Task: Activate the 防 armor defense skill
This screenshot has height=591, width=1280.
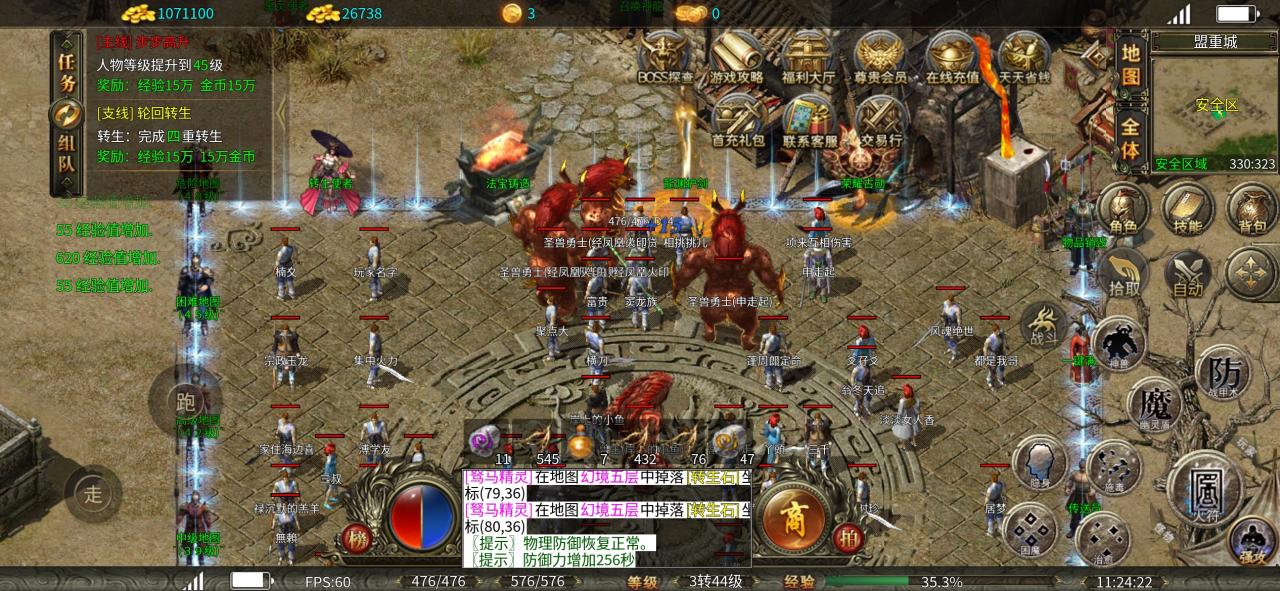Action: 1223,375
